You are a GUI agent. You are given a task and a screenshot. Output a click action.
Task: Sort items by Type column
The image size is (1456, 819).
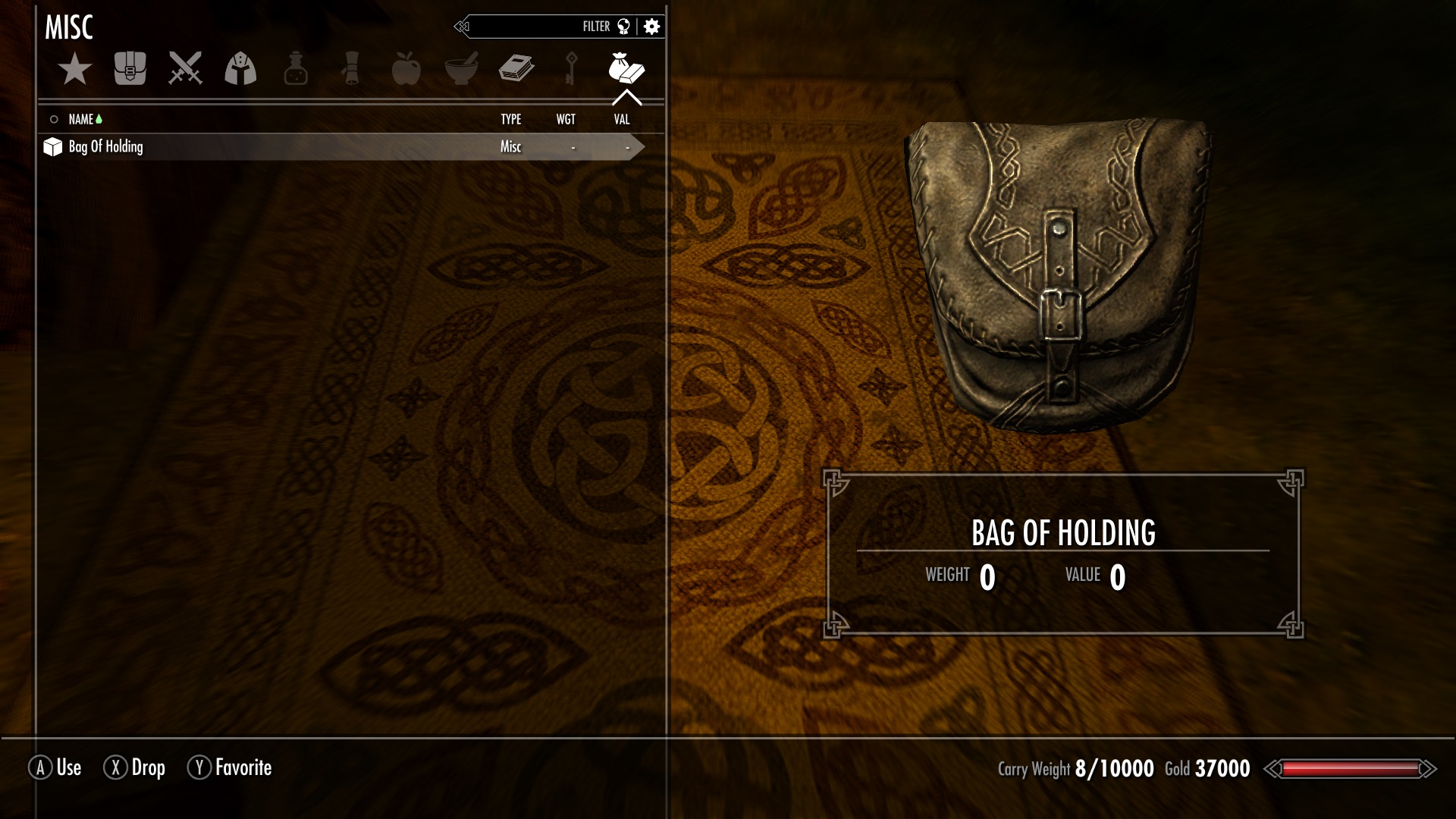pos(510,119)
